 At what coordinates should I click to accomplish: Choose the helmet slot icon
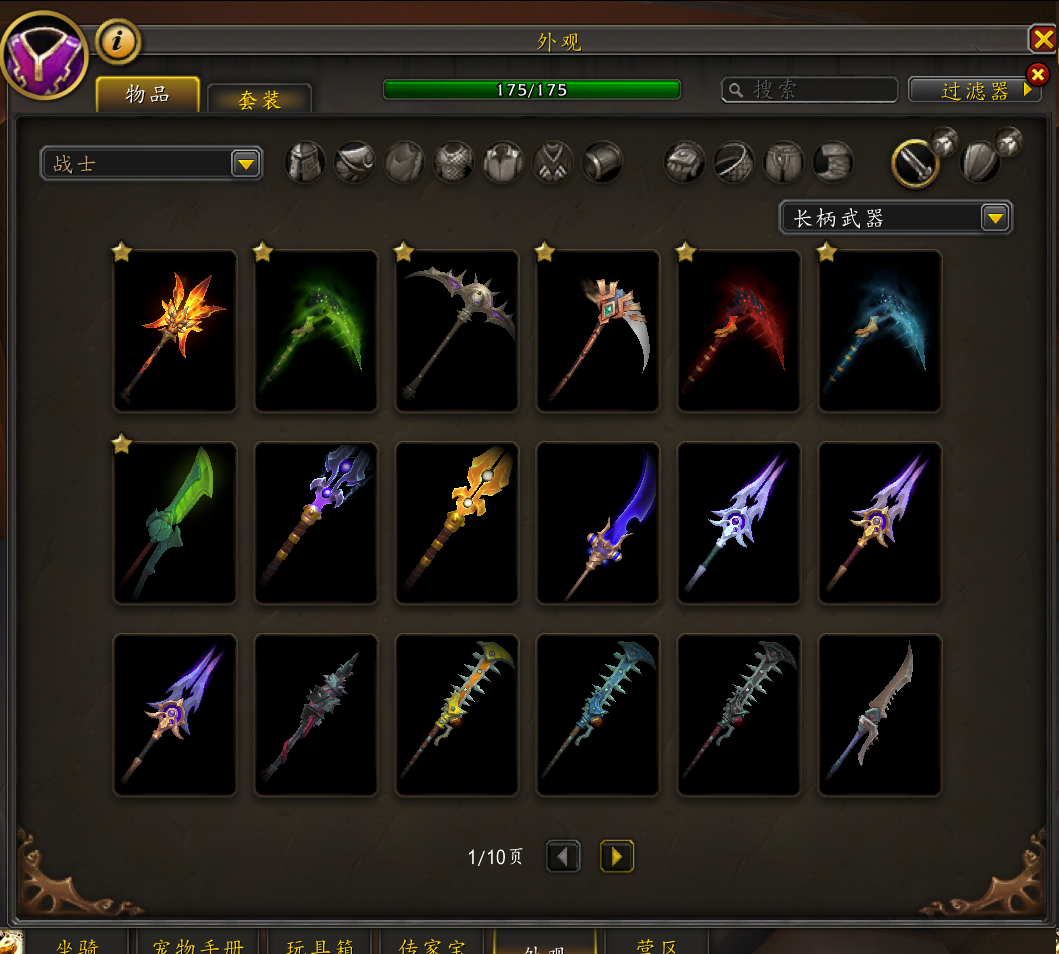tap(305, 162)
